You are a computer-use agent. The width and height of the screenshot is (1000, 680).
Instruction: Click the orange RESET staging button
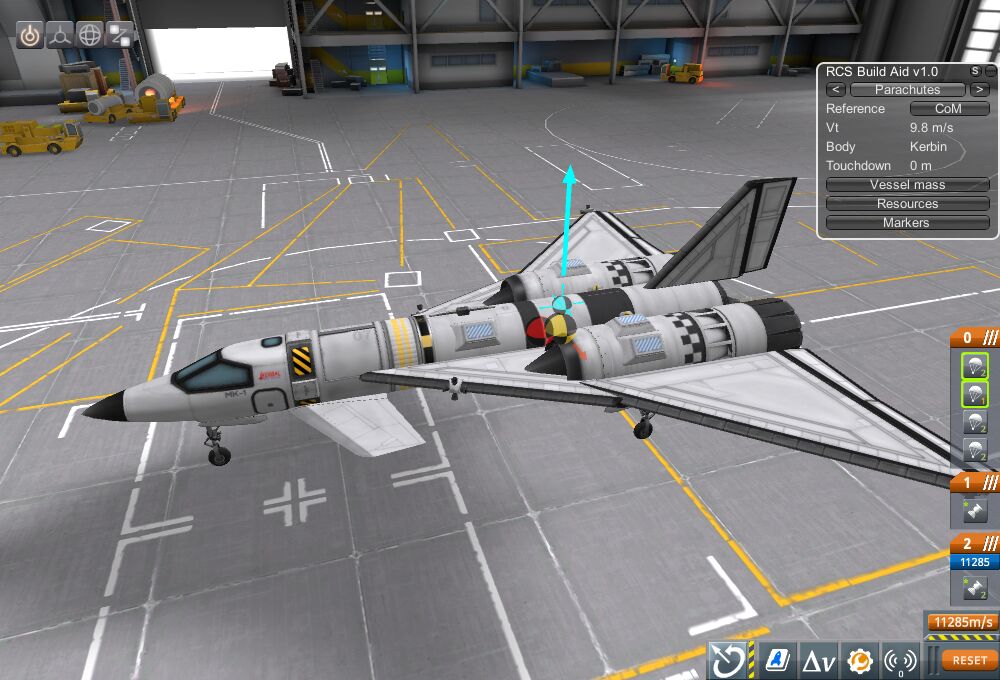[969, 660]
